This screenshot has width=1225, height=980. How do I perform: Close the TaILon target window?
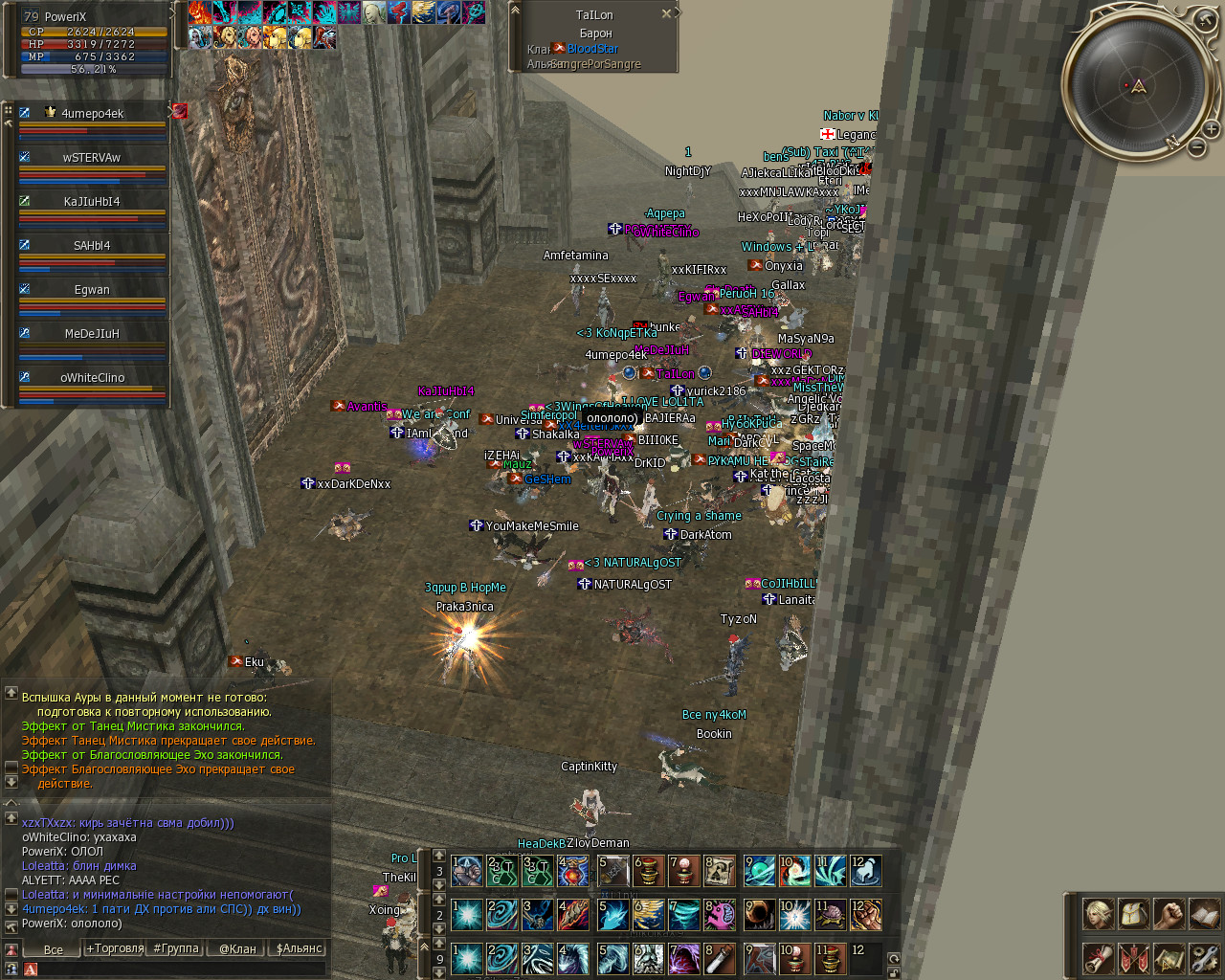coord(667,14)
